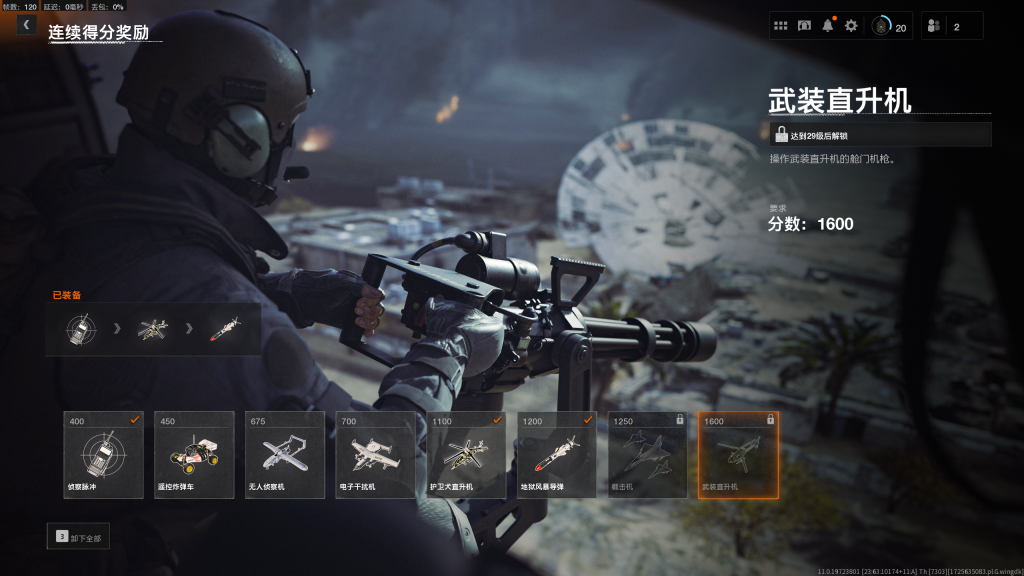Click the radio icon in the 已装备 bar
Screen dimensions: 1024x576
pos(82,329)
